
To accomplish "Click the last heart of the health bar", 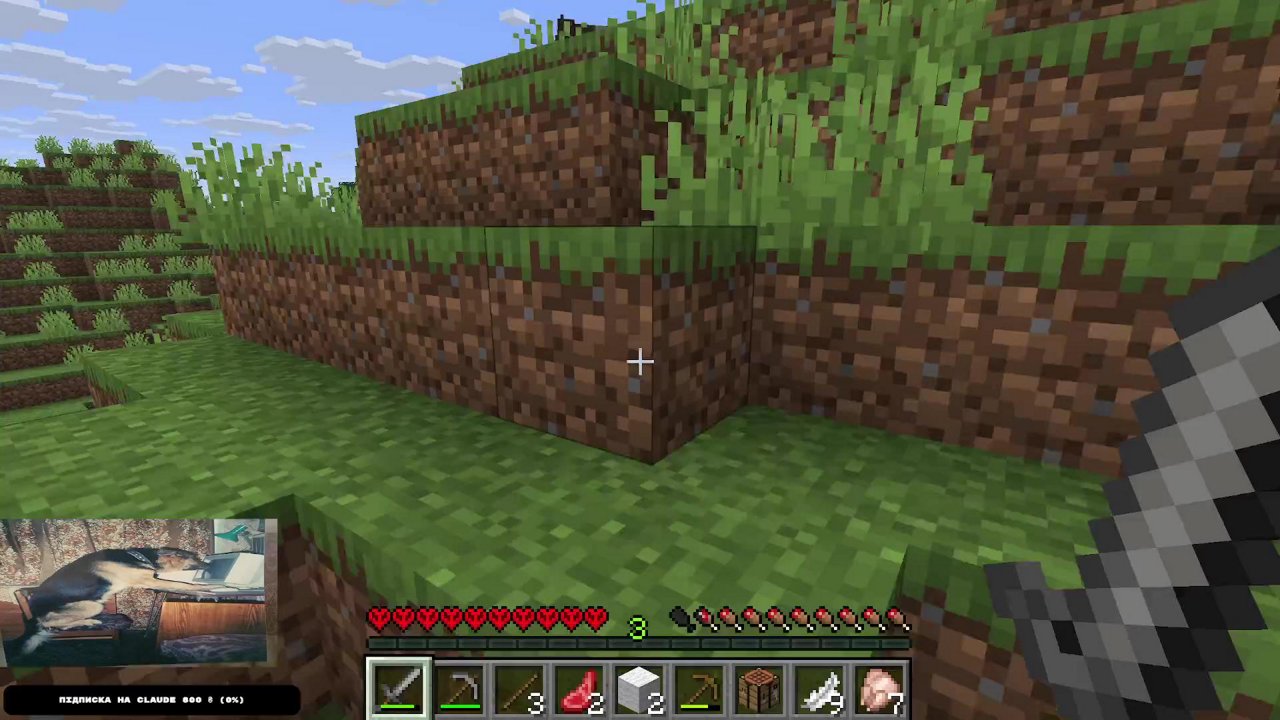I will (x=597, y=619).
